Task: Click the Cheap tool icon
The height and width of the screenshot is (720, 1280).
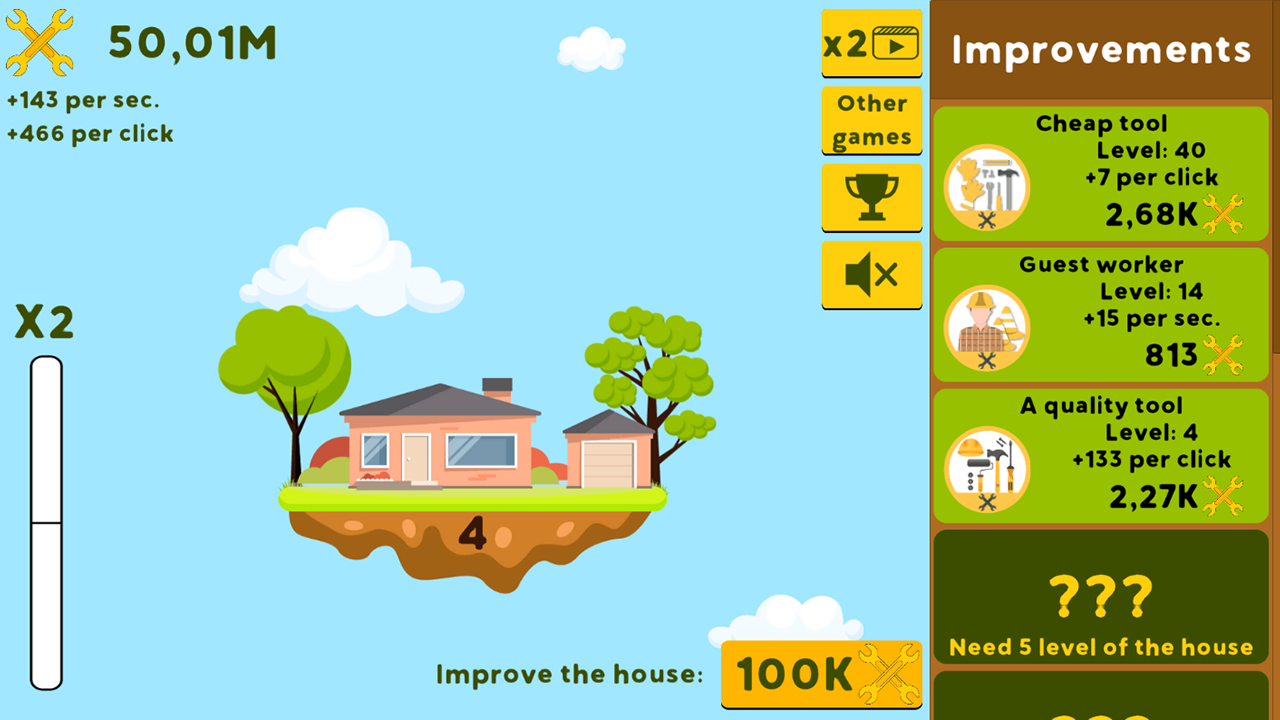Action: 988,188
